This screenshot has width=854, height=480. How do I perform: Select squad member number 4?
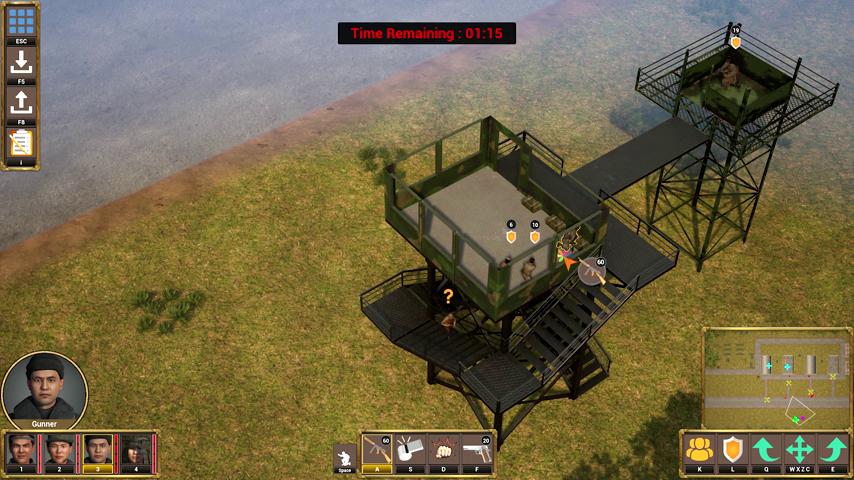136,451
